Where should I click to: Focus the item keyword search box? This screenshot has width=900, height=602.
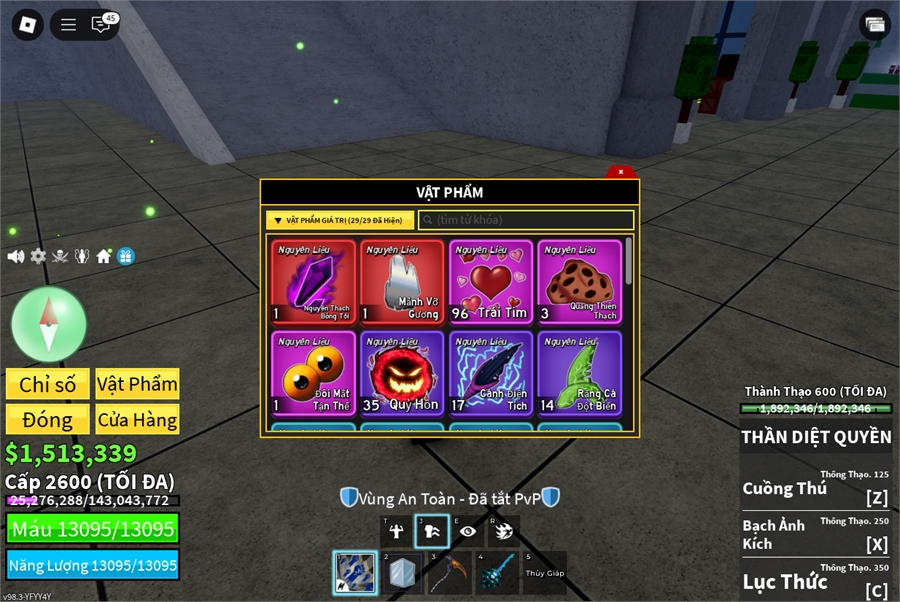[x=526, y=220]
